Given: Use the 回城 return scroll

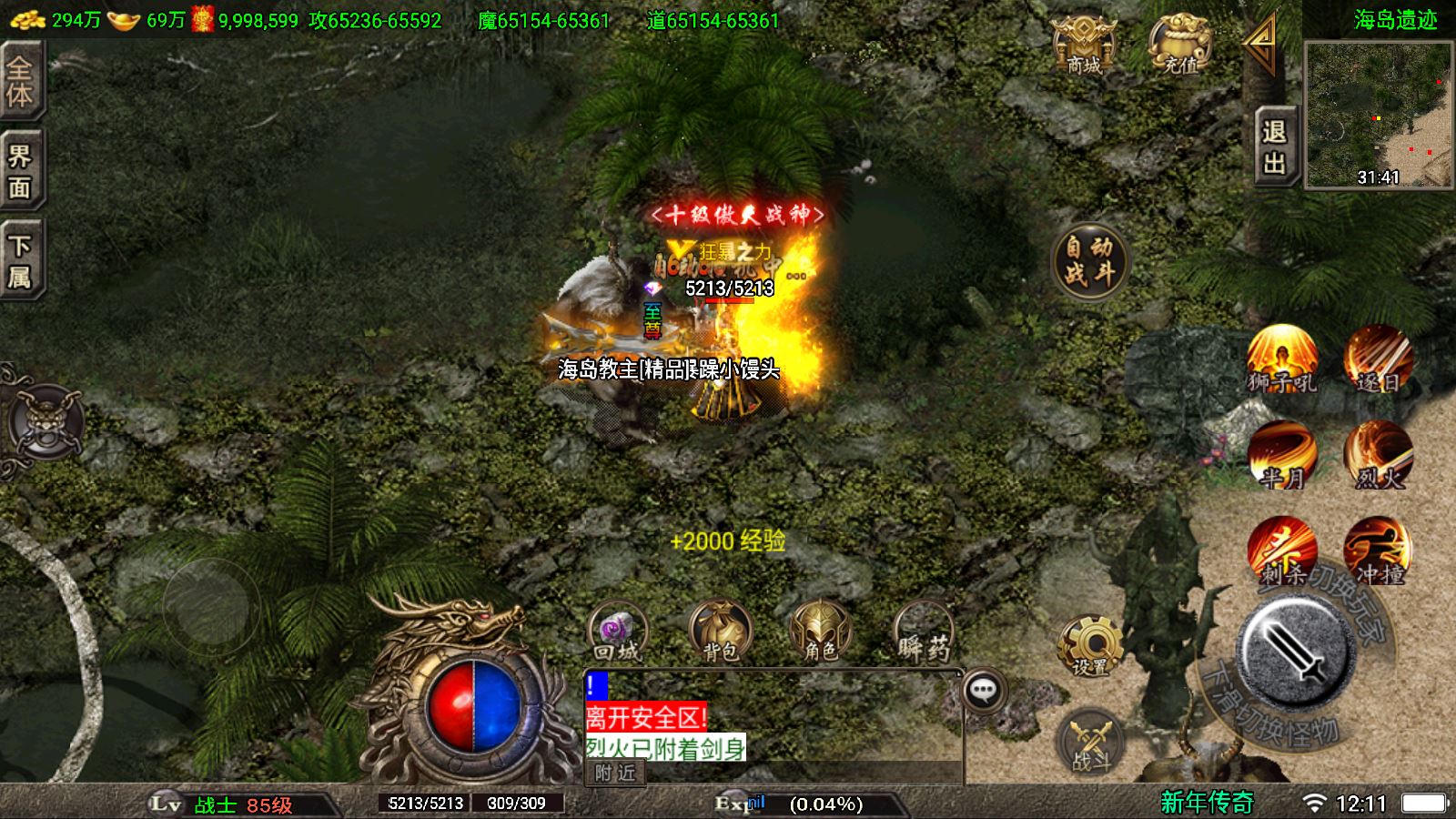Looking at the screenshot, I should coord(618,631).
